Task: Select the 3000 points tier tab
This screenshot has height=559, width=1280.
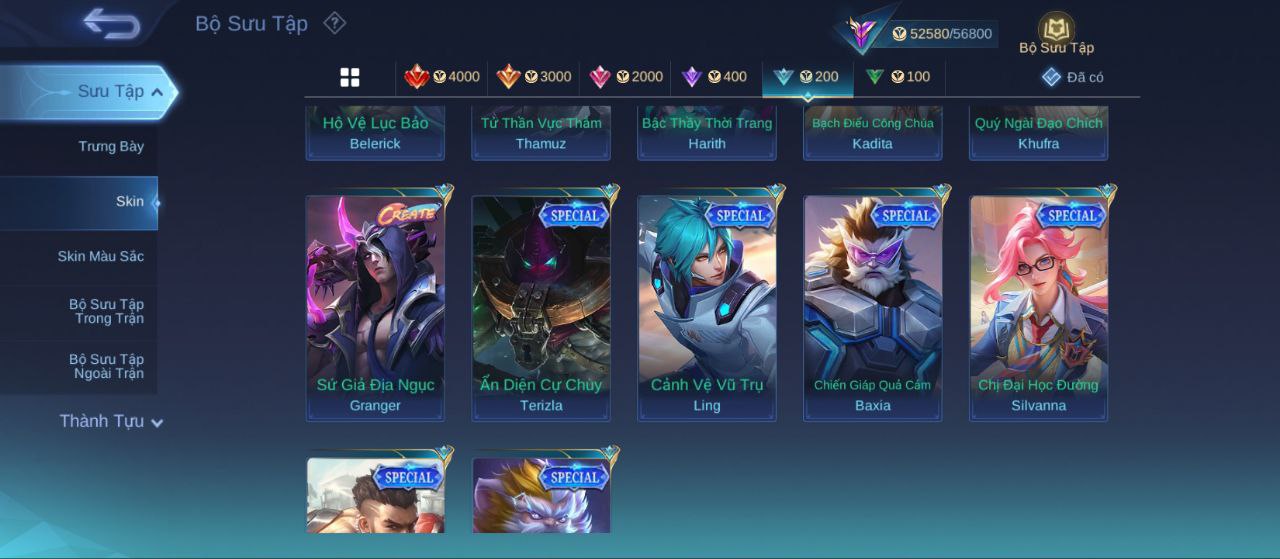Action: click(535, 77)
